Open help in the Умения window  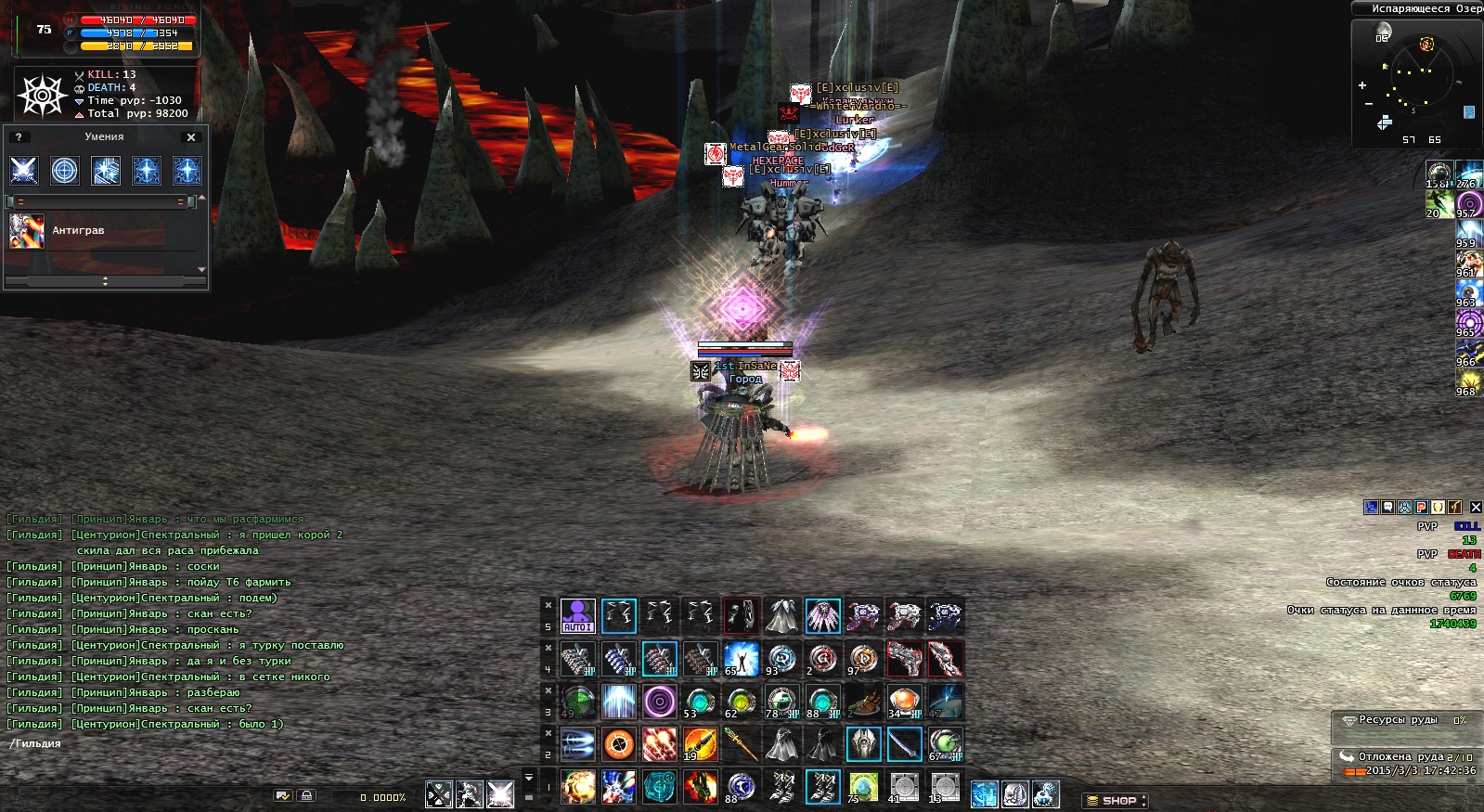19,137
